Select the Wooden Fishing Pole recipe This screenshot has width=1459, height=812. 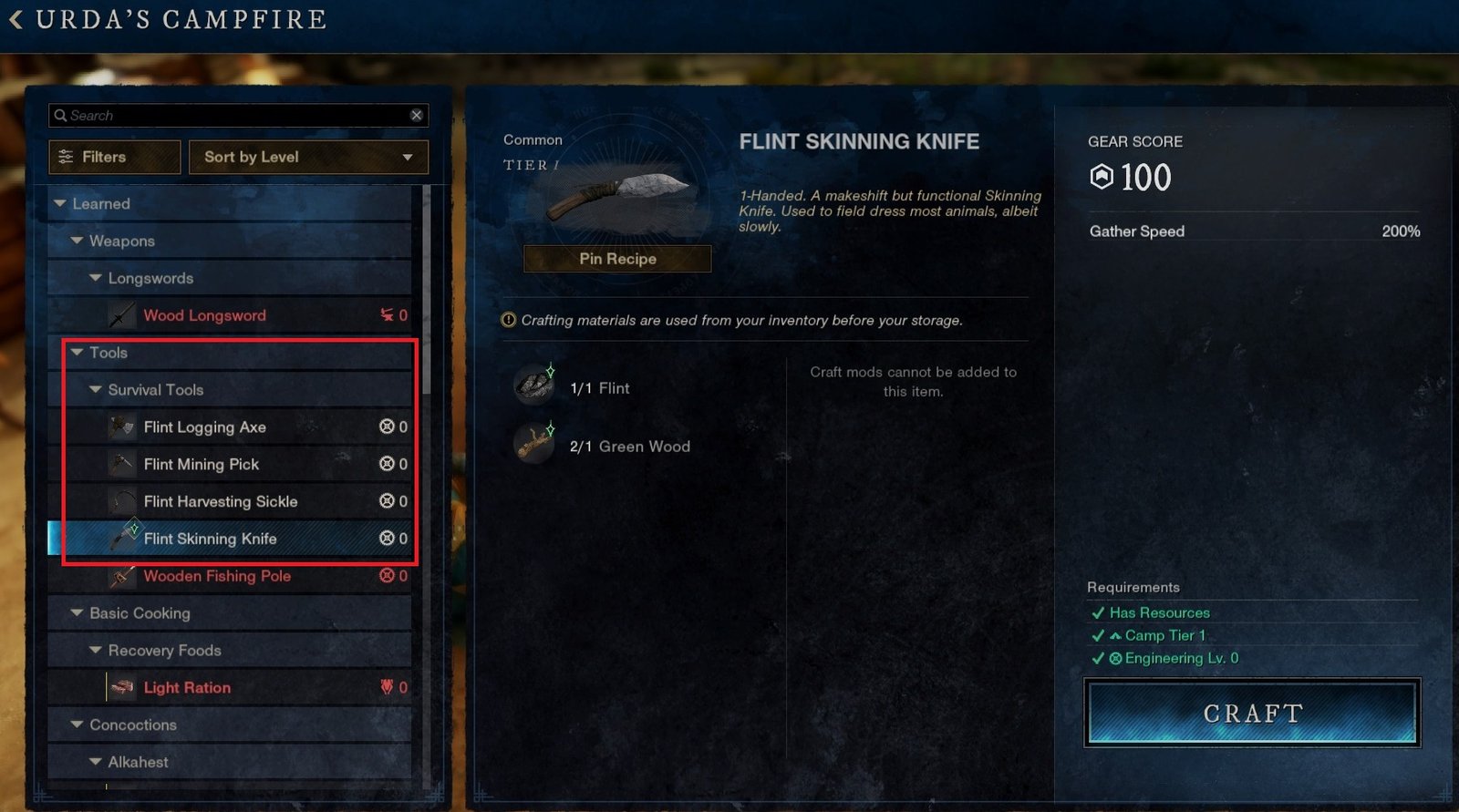(217, 576)
